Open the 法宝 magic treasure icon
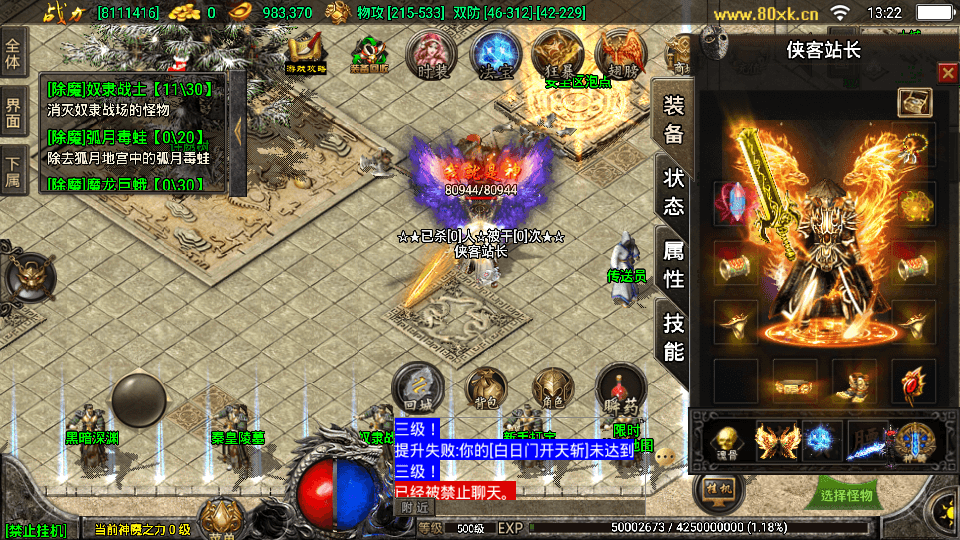The width and height of the screenshot is (960, 540). point(494,55)
